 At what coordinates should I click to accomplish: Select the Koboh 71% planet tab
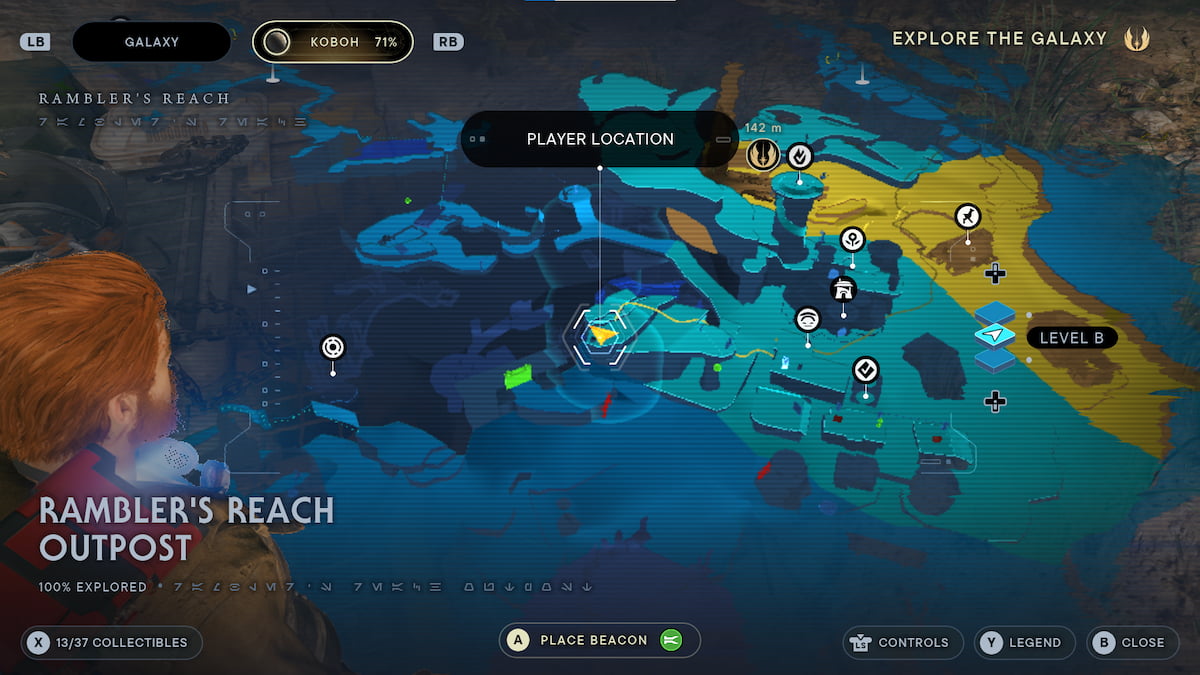coord(333,42)
